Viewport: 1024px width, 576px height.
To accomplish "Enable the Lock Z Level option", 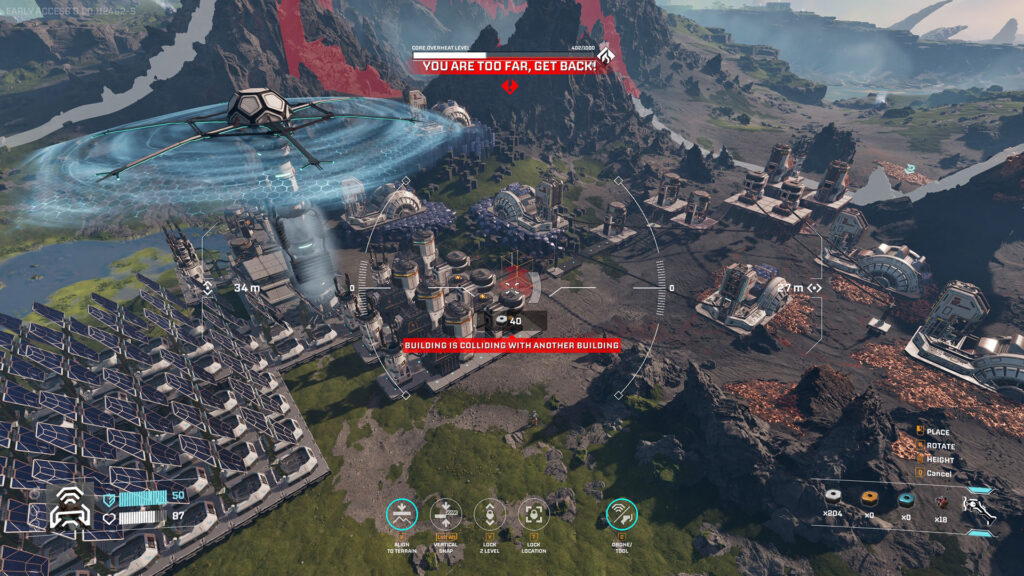I will coord(490,514).
